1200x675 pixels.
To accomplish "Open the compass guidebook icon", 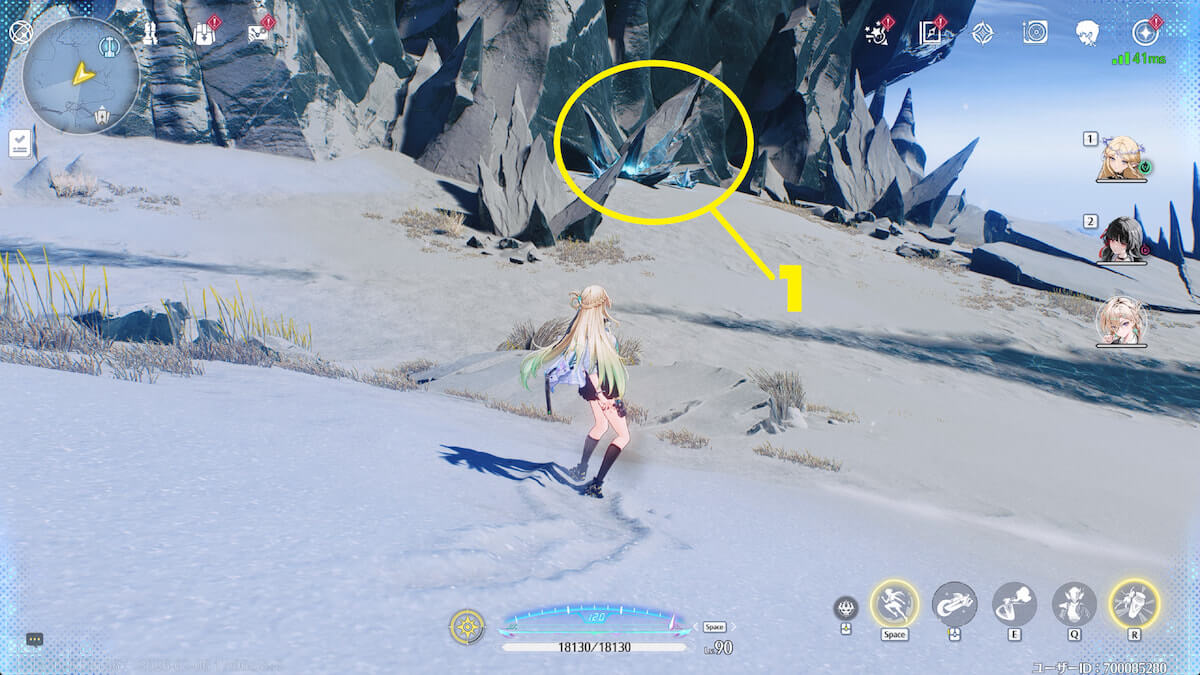I will [931, 33].
